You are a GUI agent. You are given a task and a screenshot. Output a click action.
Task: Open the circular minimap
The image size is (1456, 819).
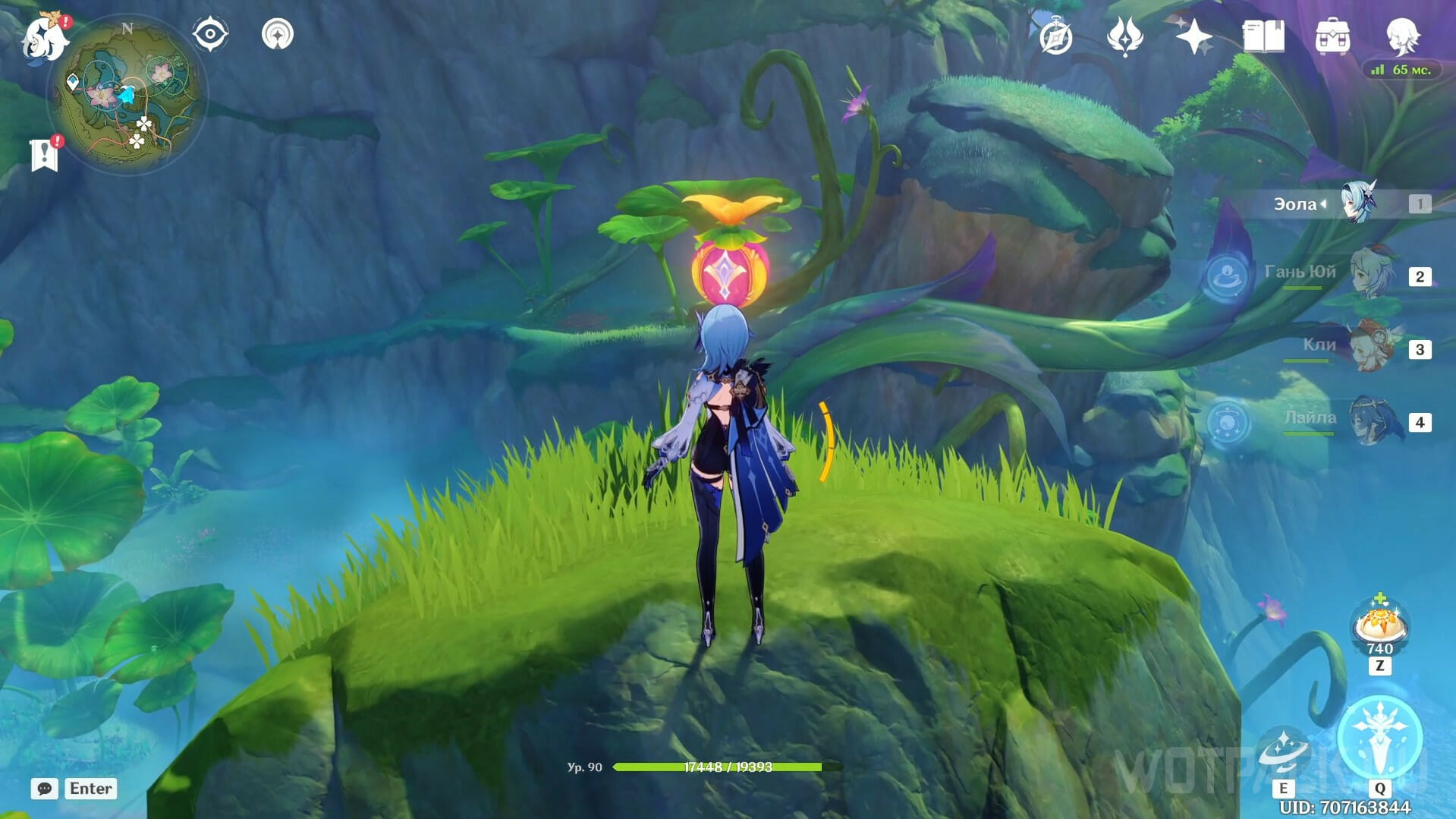(x=127, y=96)
